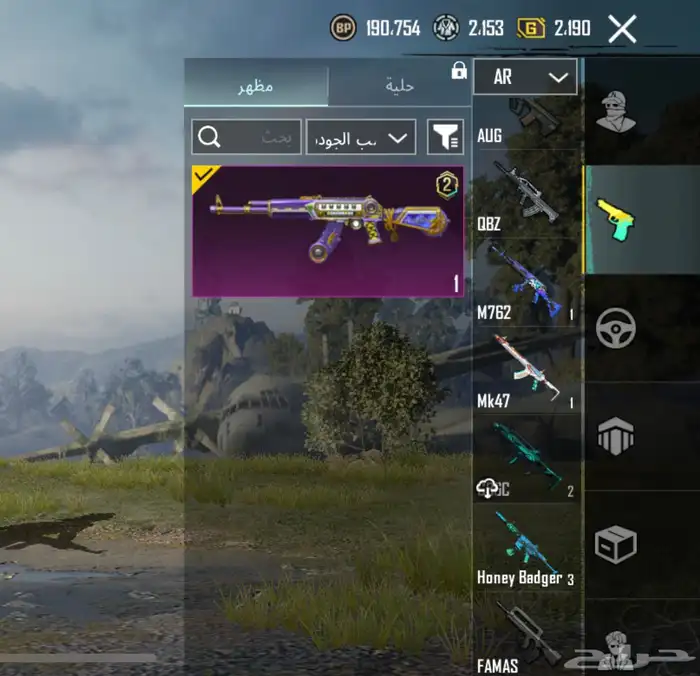The height and width of the screenshot is (676, 700).
Task: Select the yellow pistol weapons category
Action: [x=616, y=219]
